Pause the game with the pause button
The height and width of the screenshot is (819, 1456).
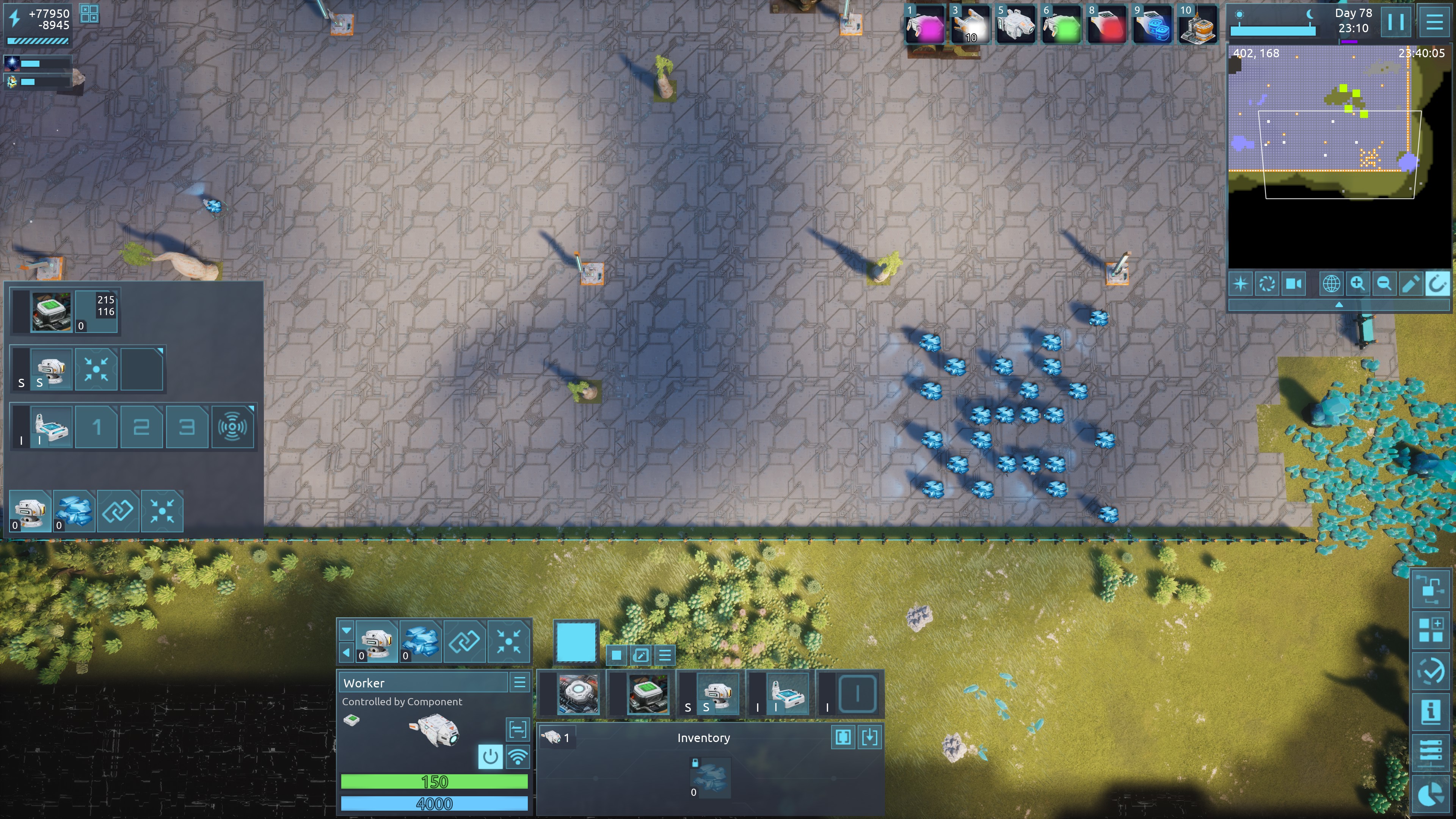click(1395, 23)
